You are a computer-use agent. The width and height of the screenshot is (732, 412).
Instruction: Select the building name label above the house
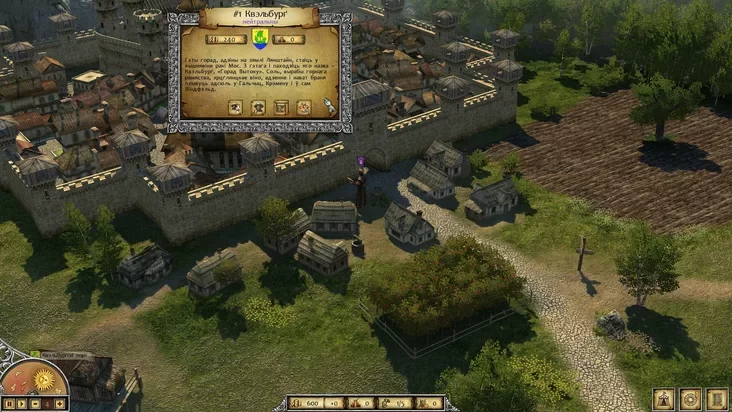64,354
